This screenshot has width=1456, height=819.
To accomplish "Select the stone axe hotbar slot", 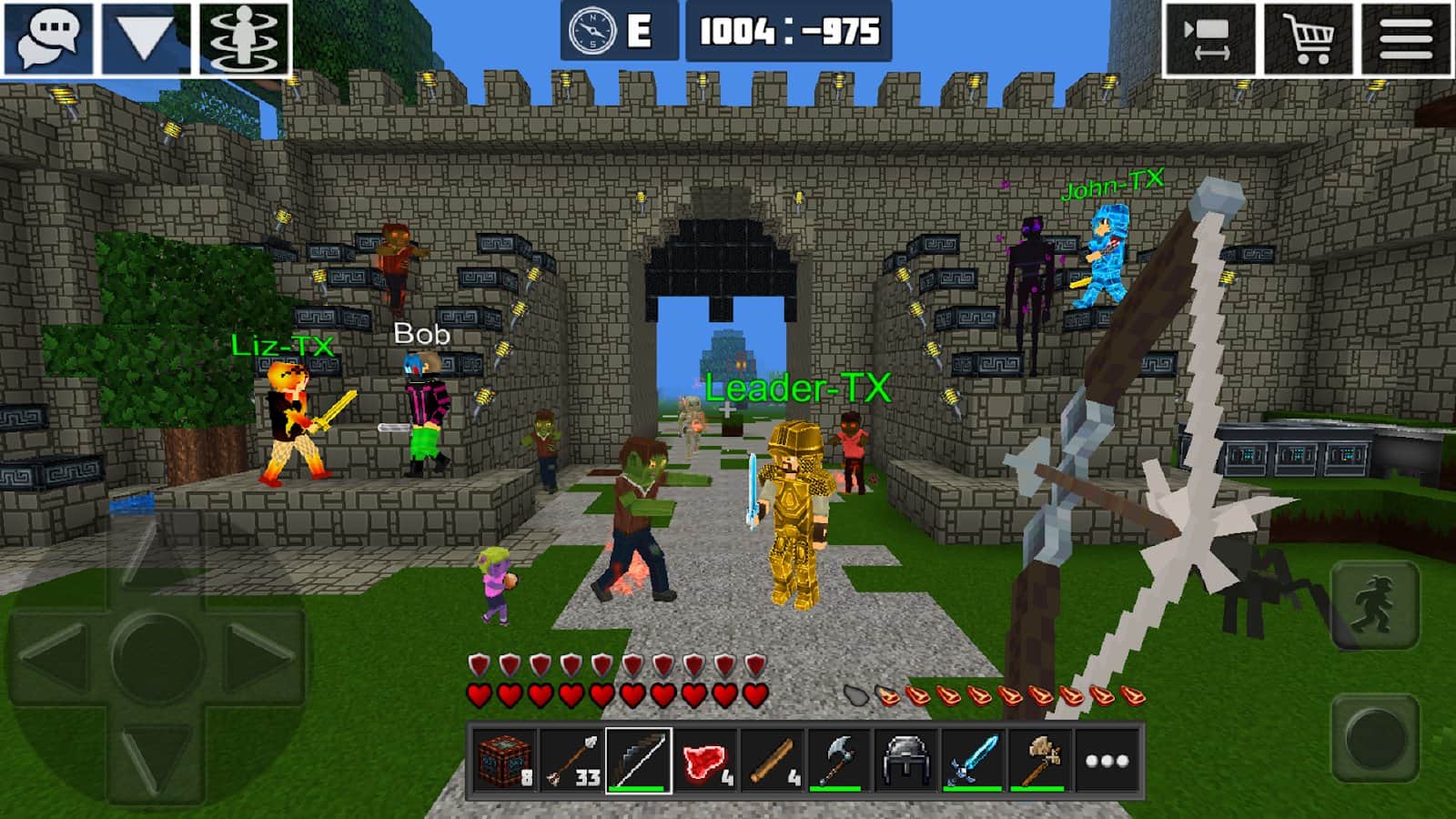I will (1040, 761).
